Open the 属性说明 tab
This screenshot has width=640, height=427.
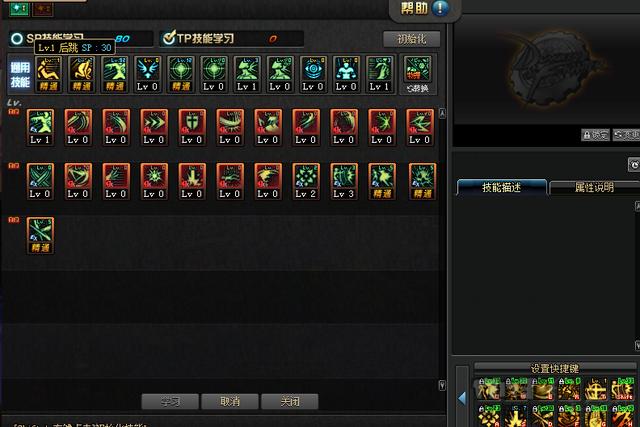tap(595, 187)
